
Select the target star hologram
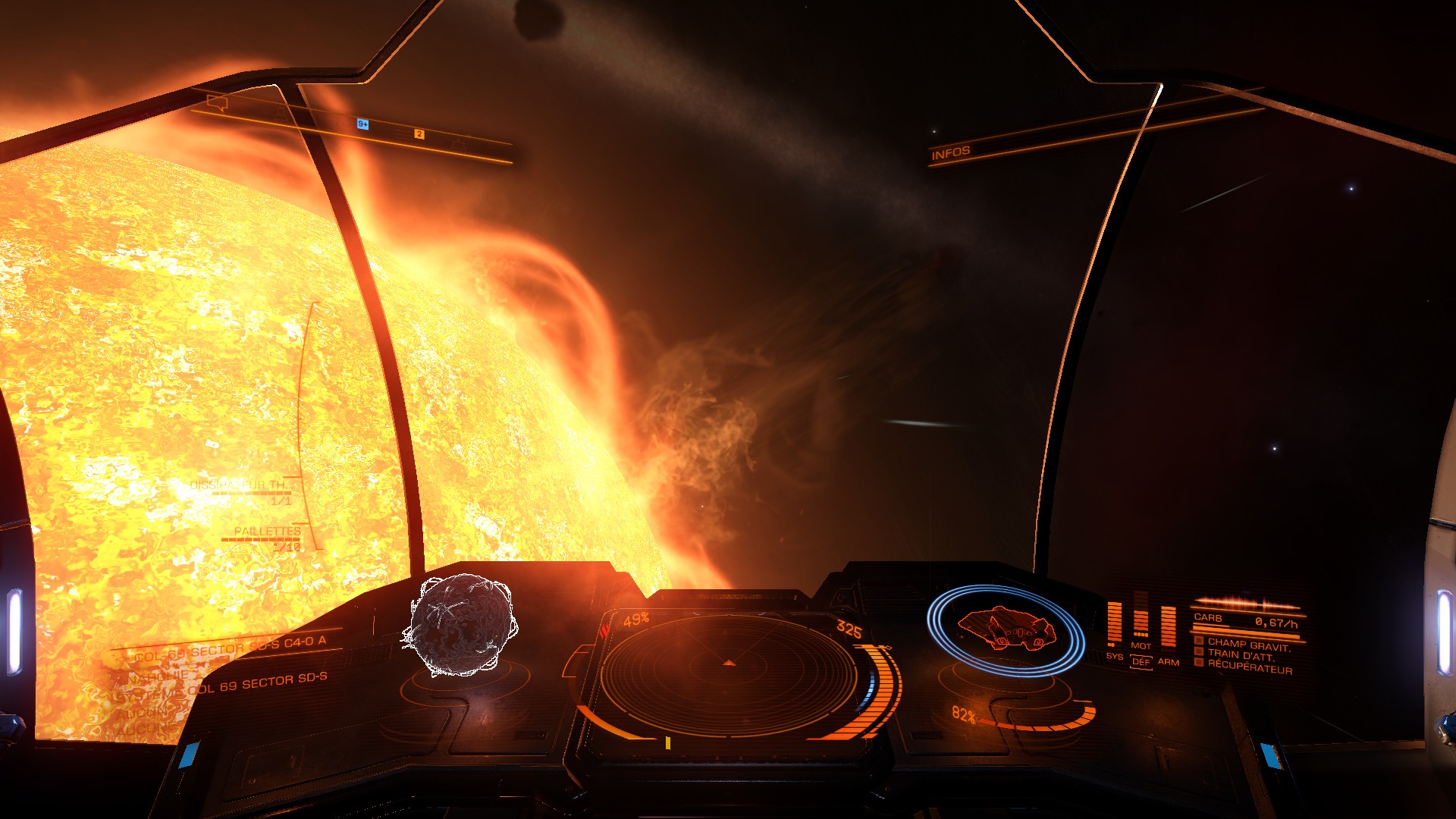[462, 626]
